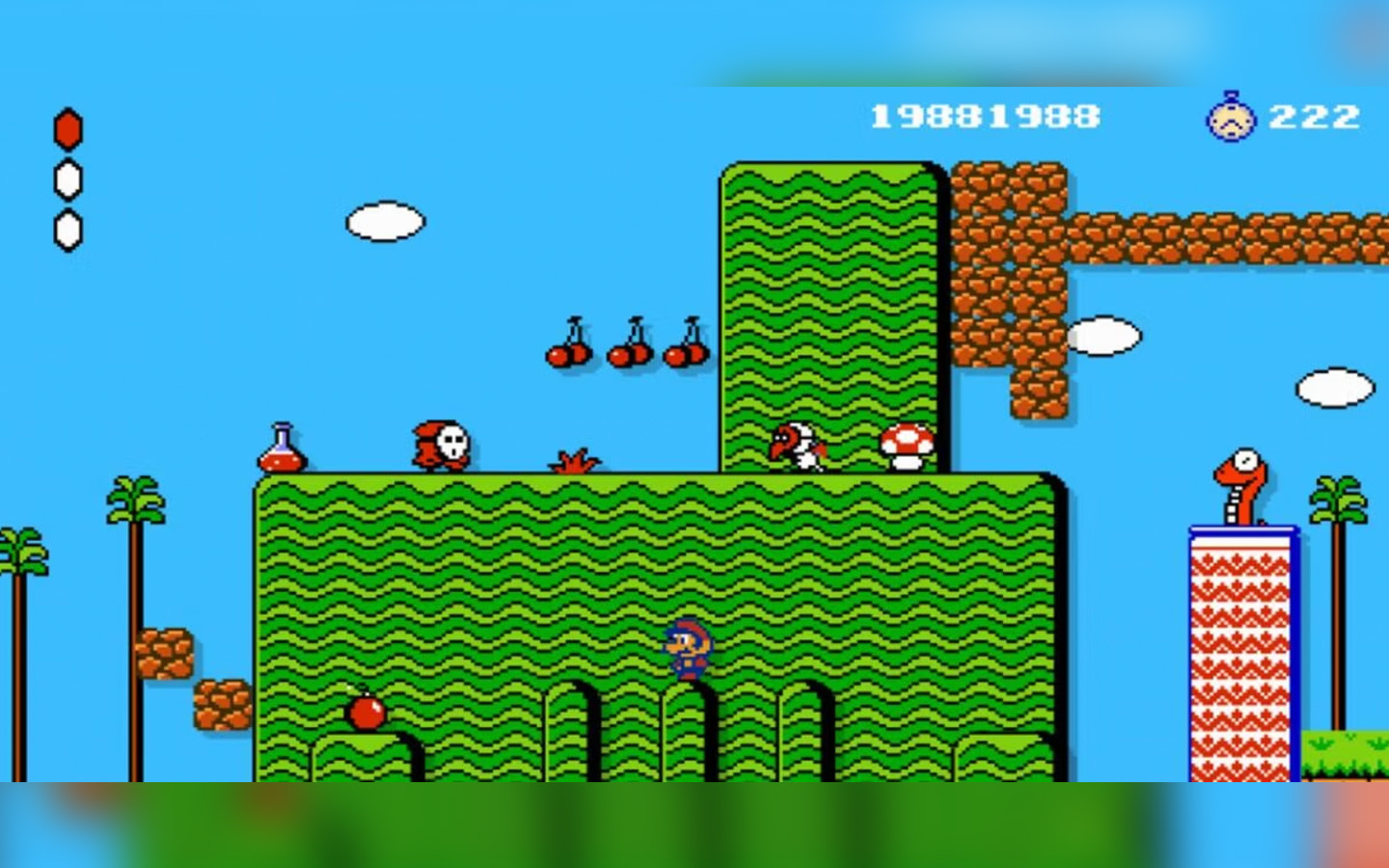Select the red mushroom power-up
Screen dimensions: 1389x868
pos(907,446)
